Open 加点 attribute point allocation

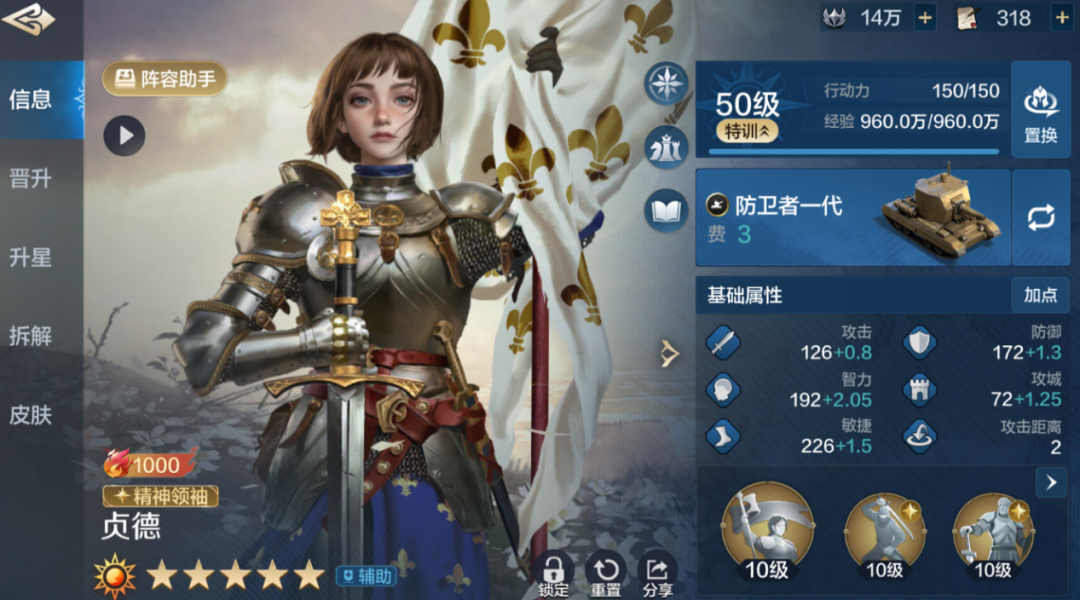(1040, 295)
